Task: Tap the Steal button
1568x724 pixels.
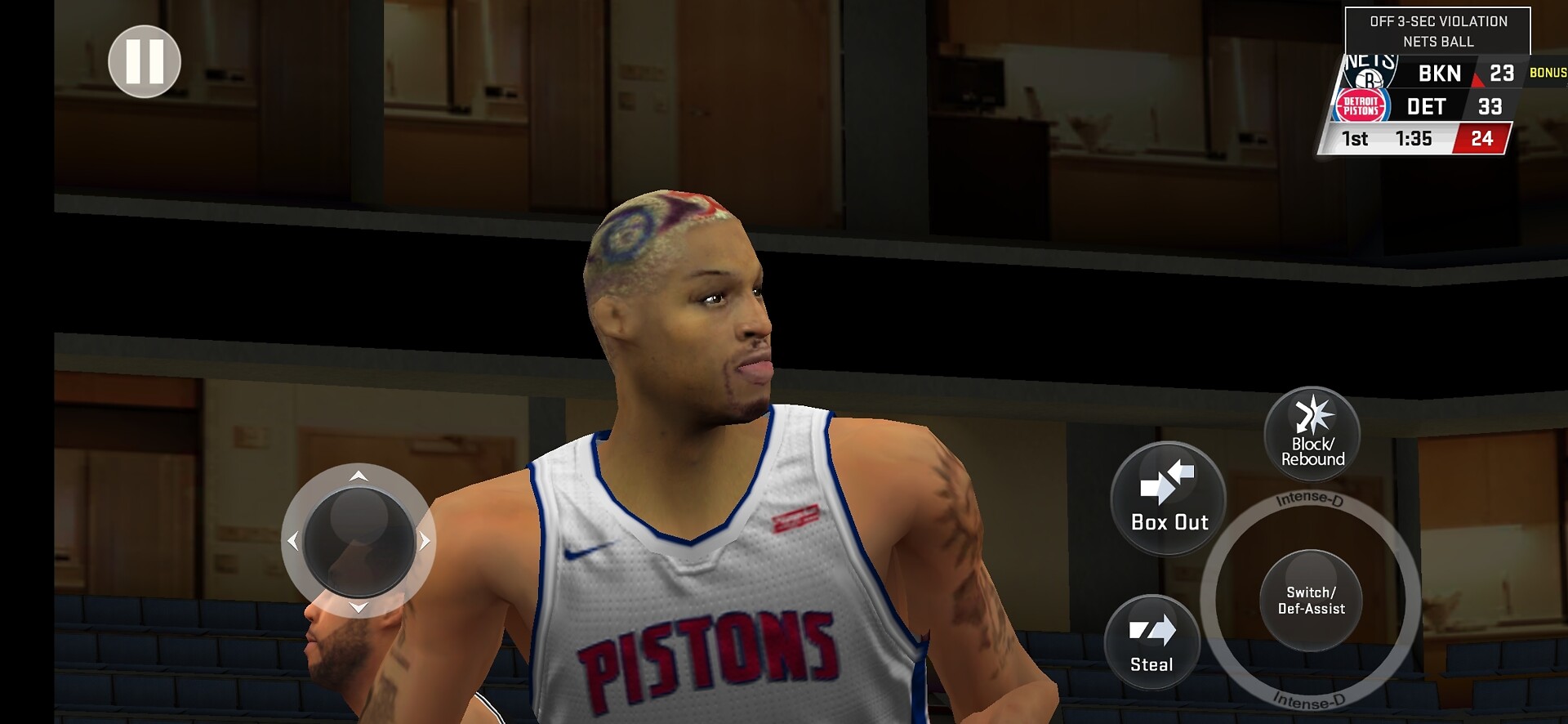Action: [x=1151, y=642]
